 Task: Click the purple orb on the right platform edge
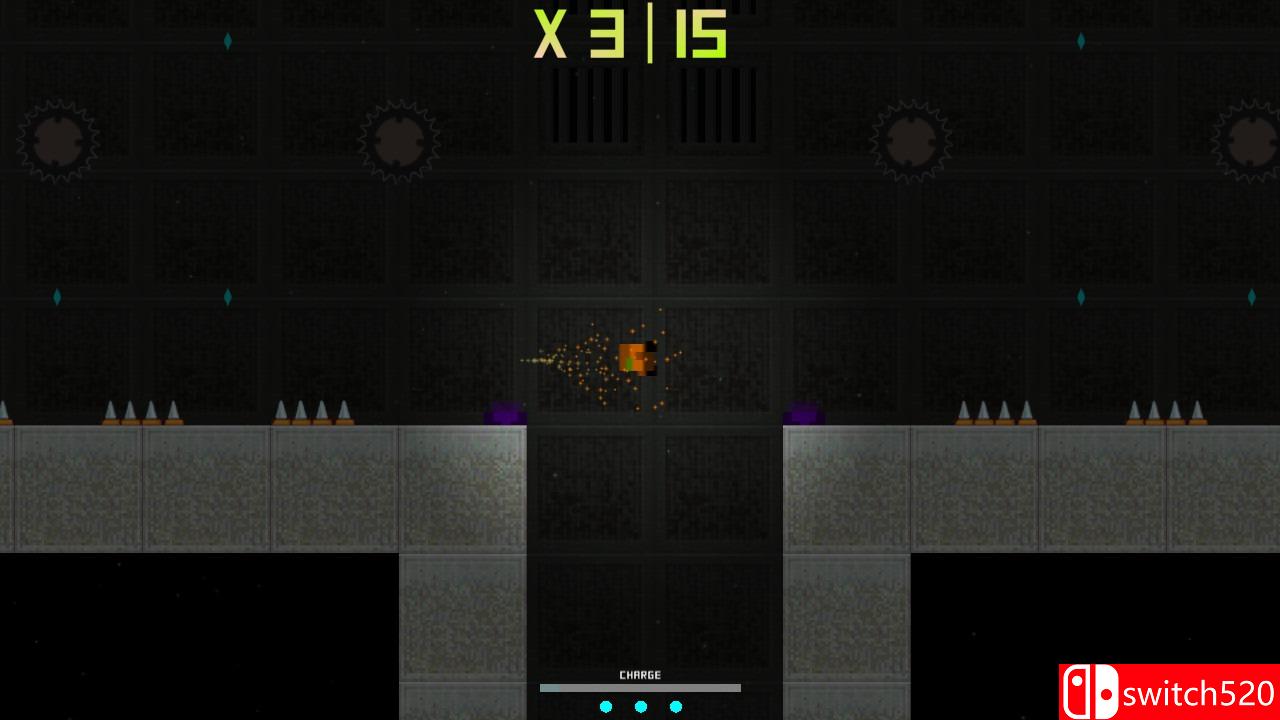[x=801, y=410]
